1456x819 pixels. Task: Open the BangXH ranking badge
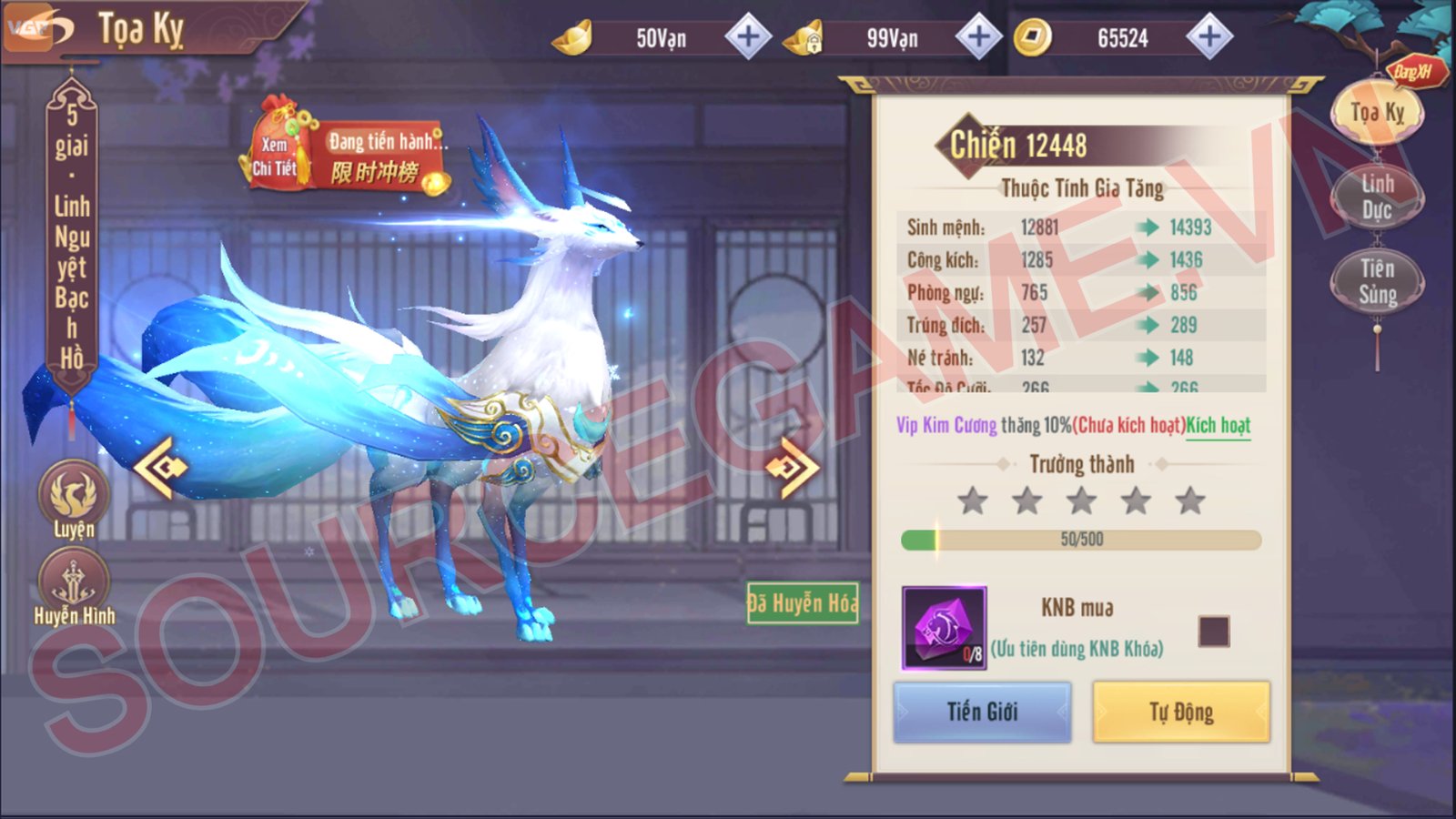(1413, 72)
